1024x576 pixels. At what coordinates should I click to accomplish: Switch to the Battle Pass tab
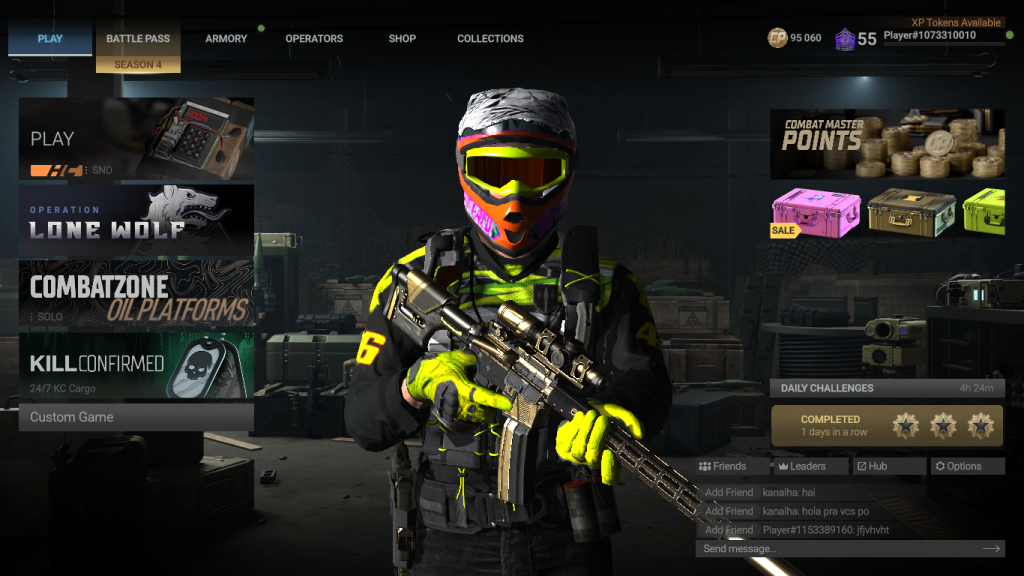138,39
